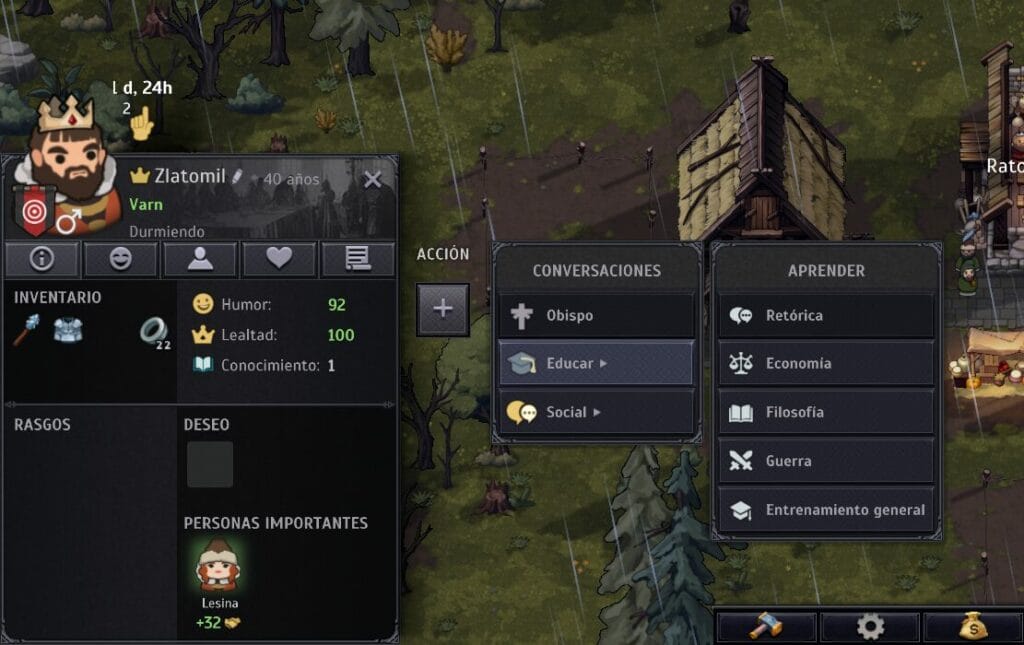This screenshot has width=1024, height=645.
Task: Select Retórica to learn
Action: pyautogui.click(x=826, y=316)
